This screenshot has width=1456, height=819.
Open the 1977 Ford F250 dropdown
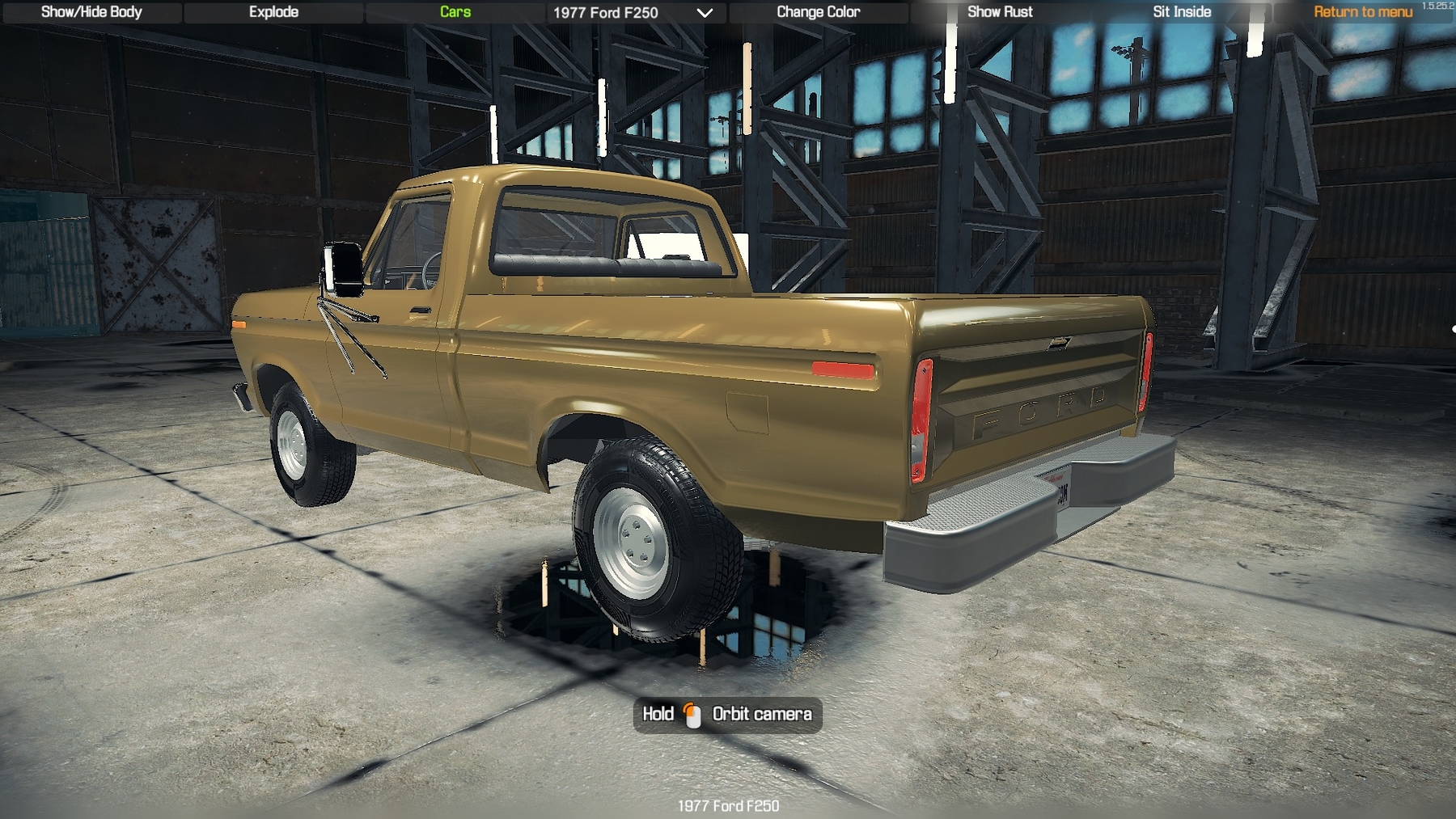click(x=633, y=13)
